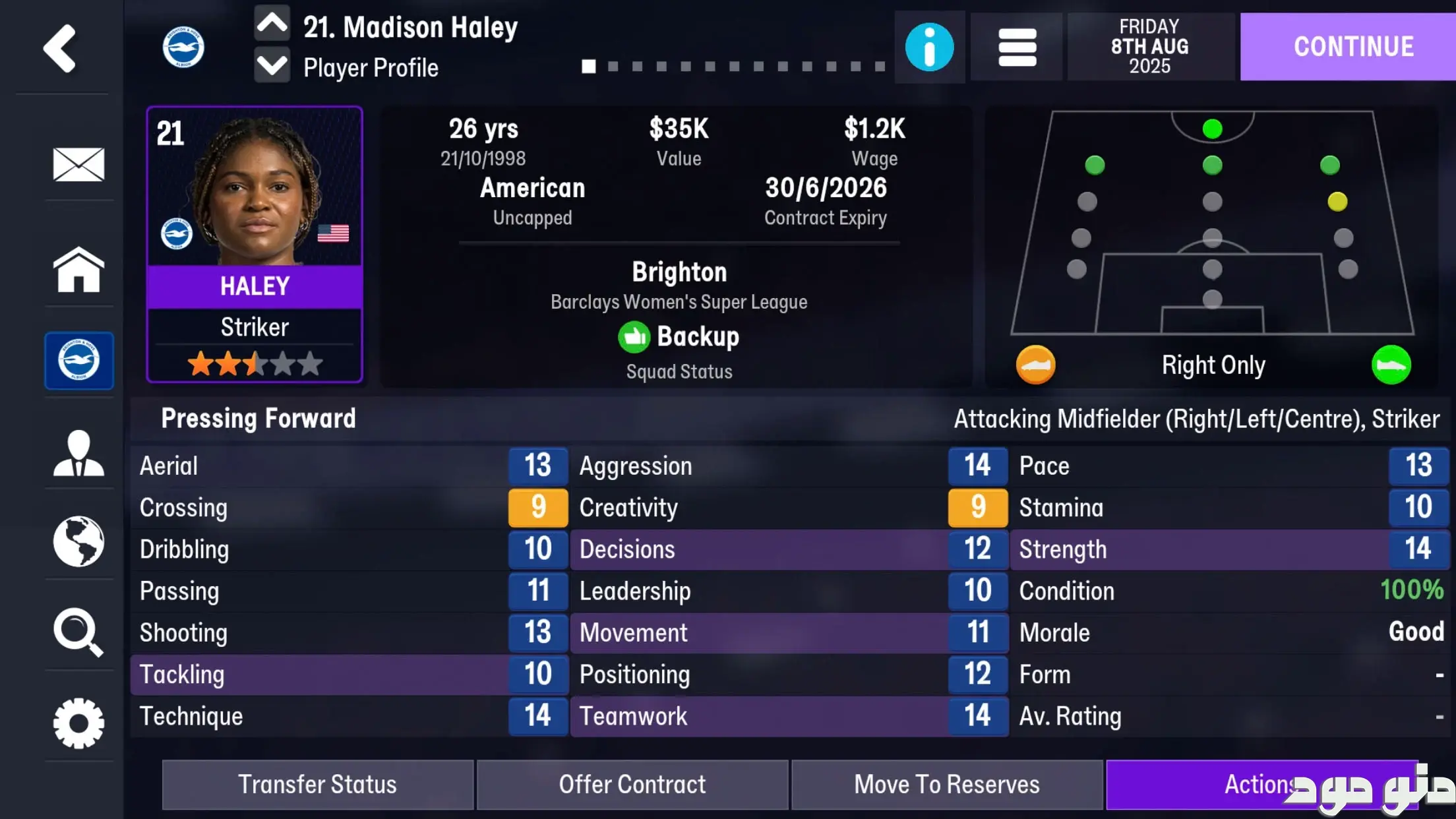Viewport: 1456px width, 819px height.
Task: Open the Brighton club menu in sidebar
Action: pyautogui.click(x=78, y=360)
